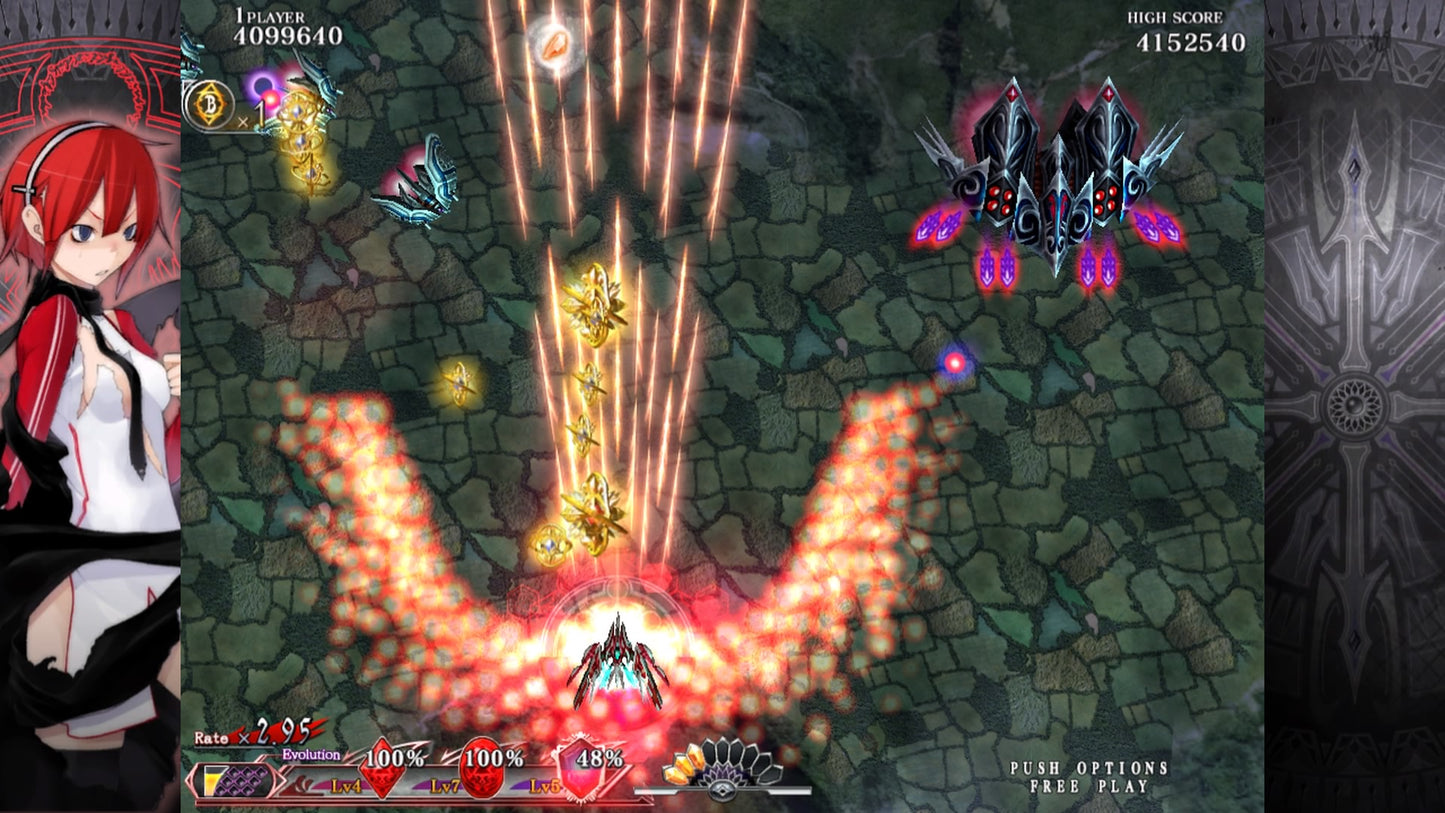Viewport: 1445px width, 813px height.
Task: Click the fan-shaped crystal gauge emblem
Action: click(x=722, y=768)
